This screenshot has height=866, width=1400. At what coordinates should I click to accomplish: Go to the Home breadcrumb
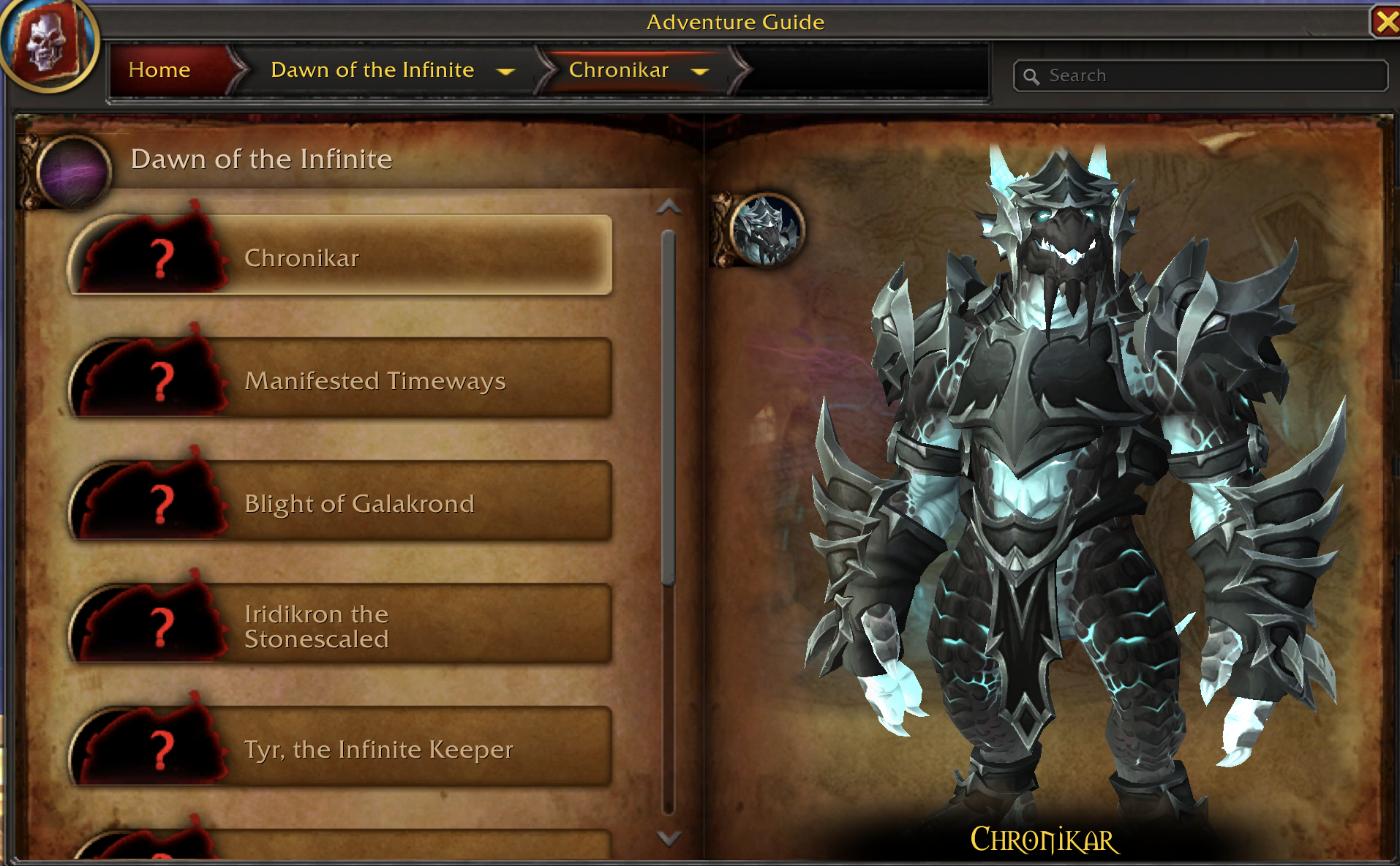tap(159, 70)
